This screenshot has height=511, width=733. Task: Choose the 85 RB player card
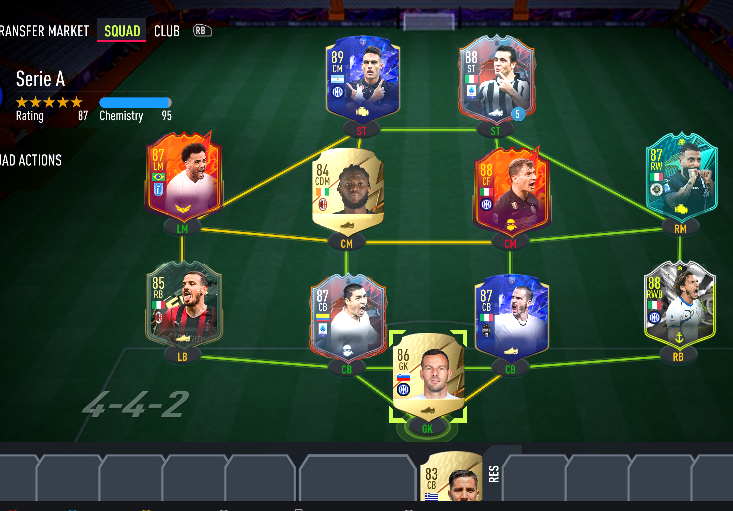(183, 305)
